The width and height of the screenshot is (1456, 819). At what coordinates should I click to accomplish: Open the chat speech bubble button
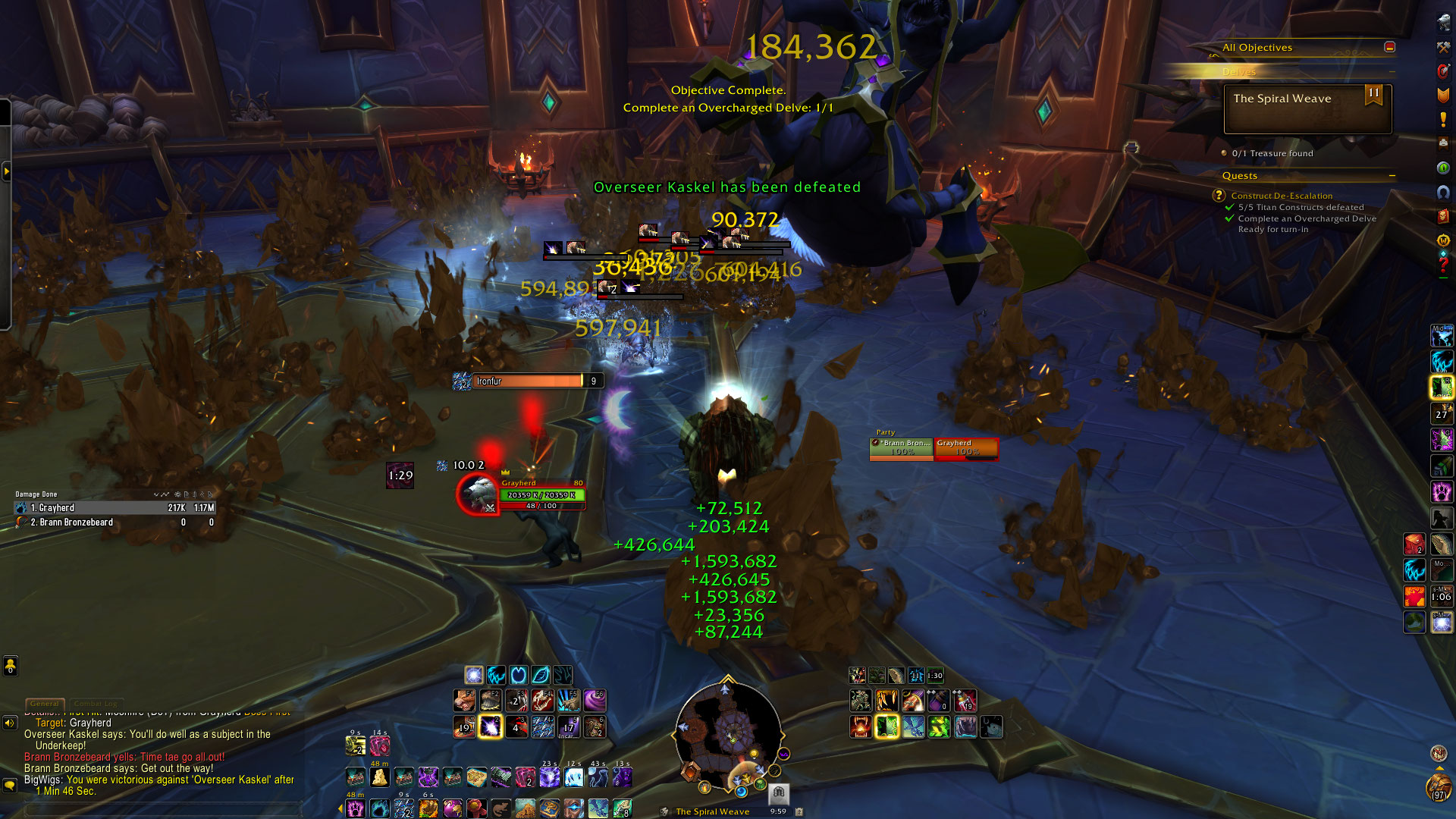(10, 785)
